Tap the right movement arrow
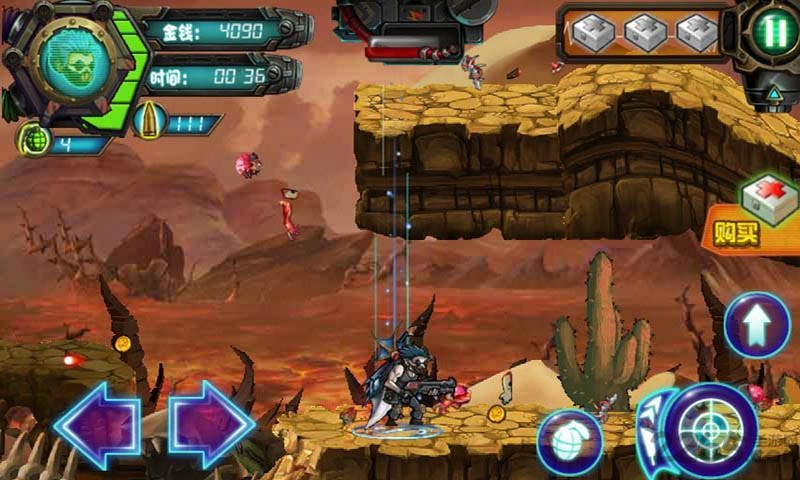Image resolution: width=800 pixels, height=480 pixels. 212,424
